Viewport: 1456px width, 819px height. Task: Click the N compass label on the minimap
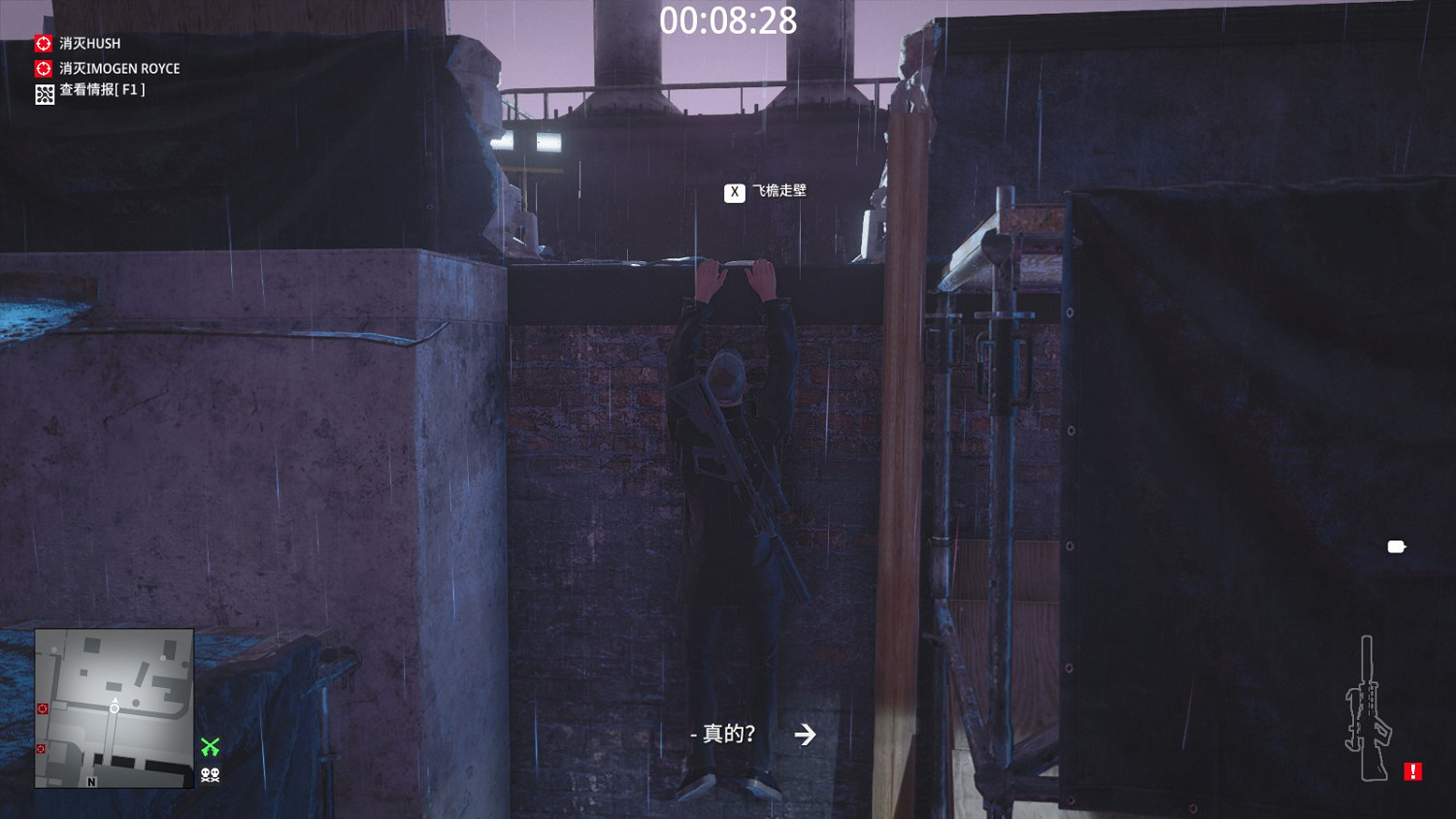pos(90,780)
